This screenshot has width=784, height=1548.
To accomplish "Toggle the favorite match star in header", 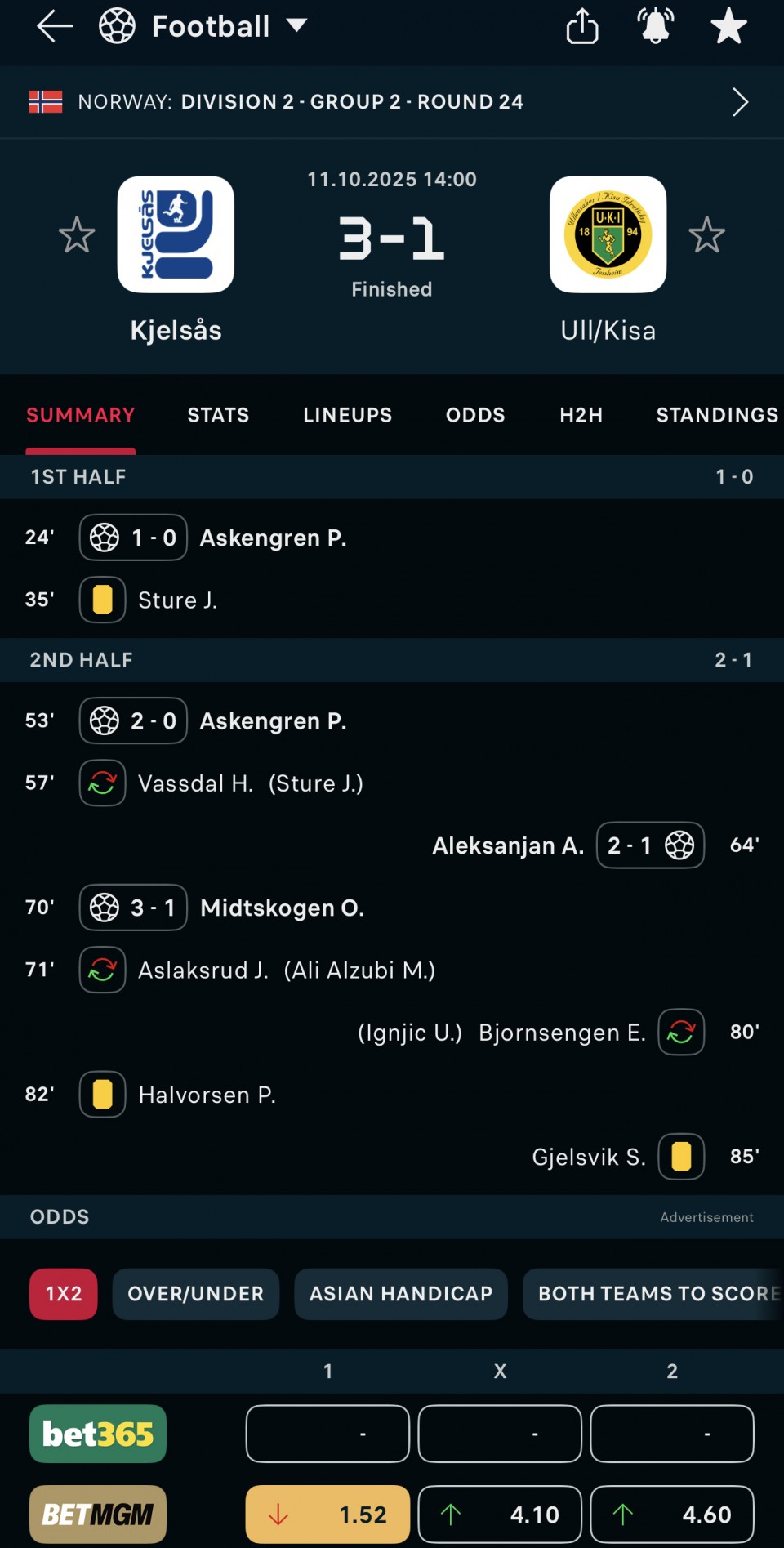I will (x=728, y=27).
